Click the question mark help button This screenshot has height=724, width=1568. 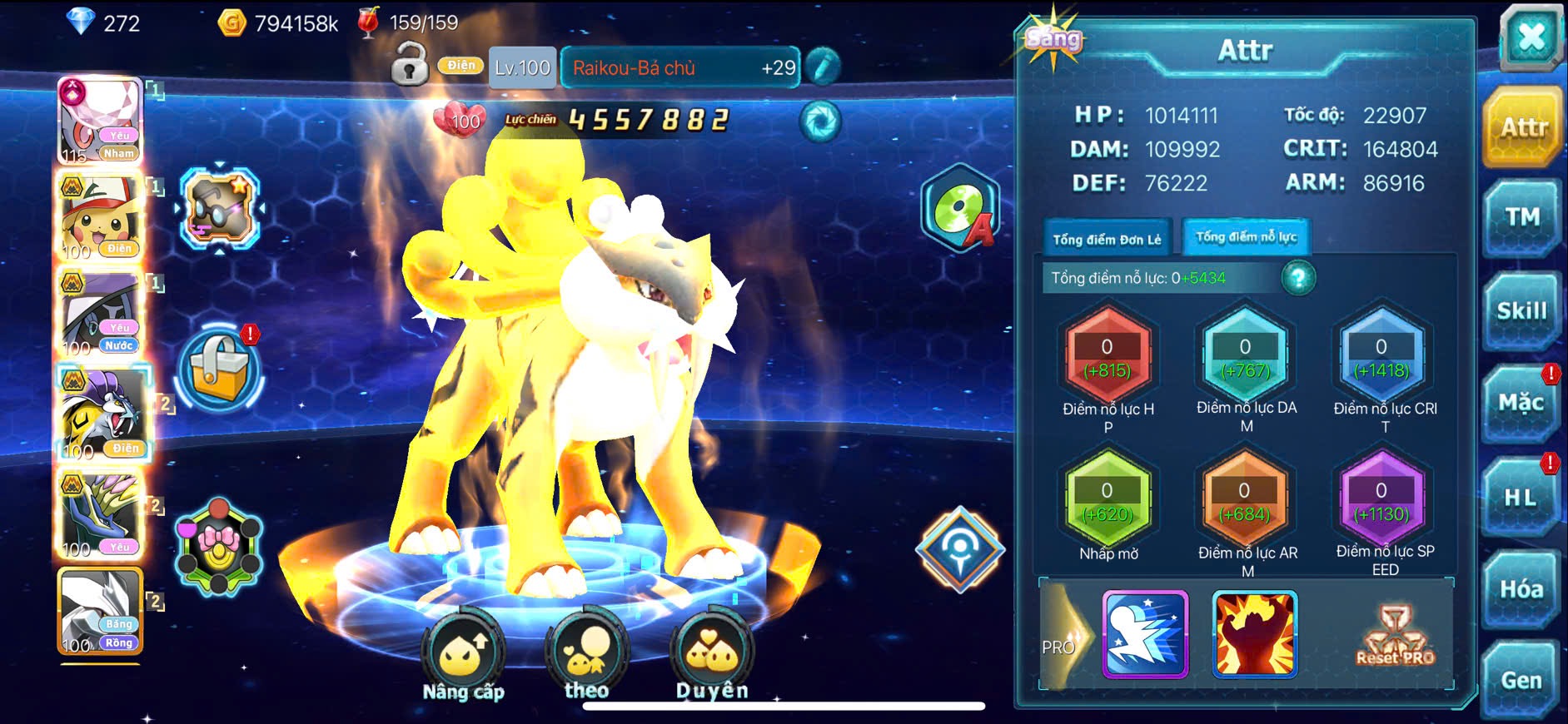[x=1298, y=278]
